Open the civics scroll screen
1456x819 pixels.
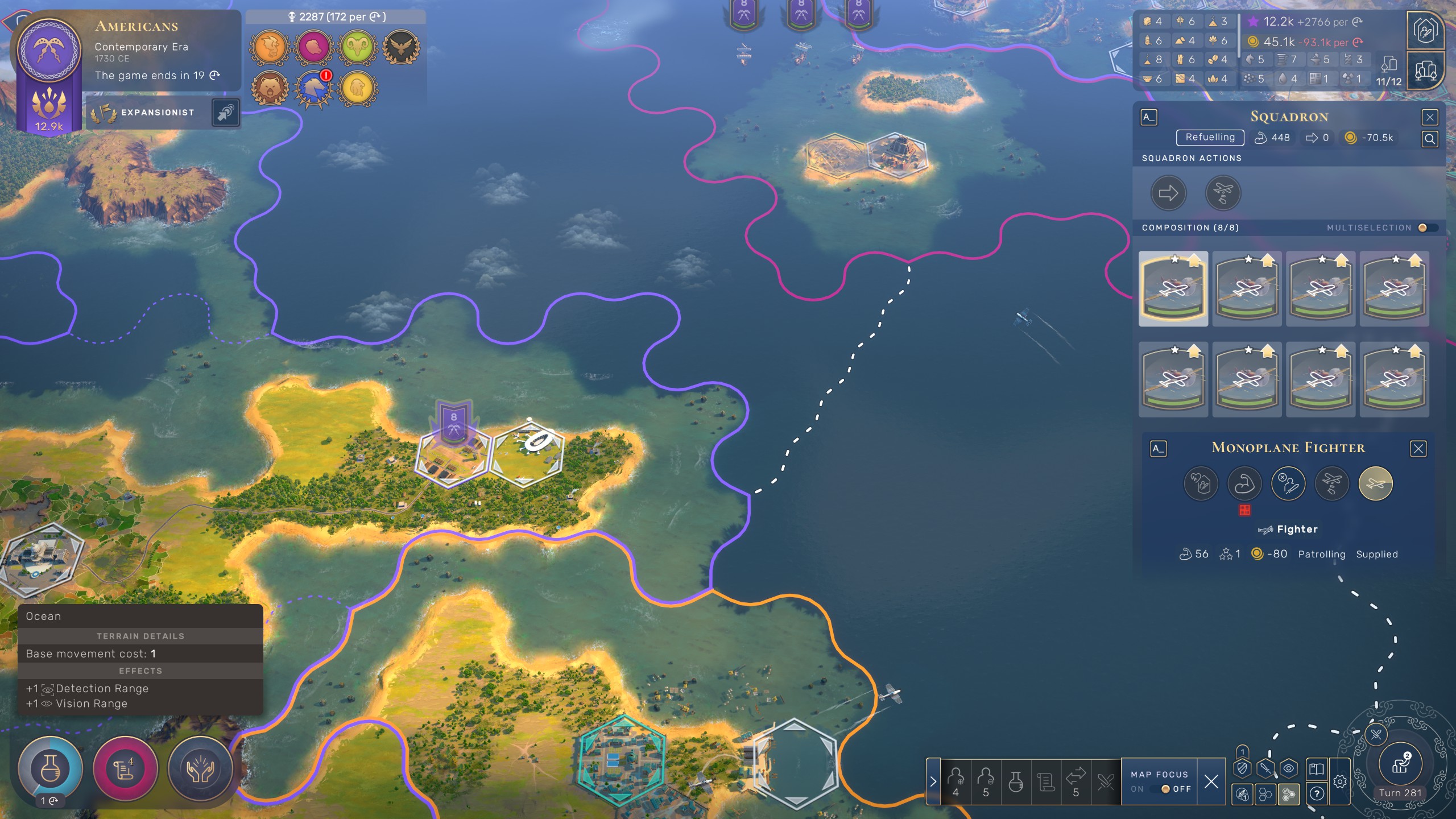point(125,769)
